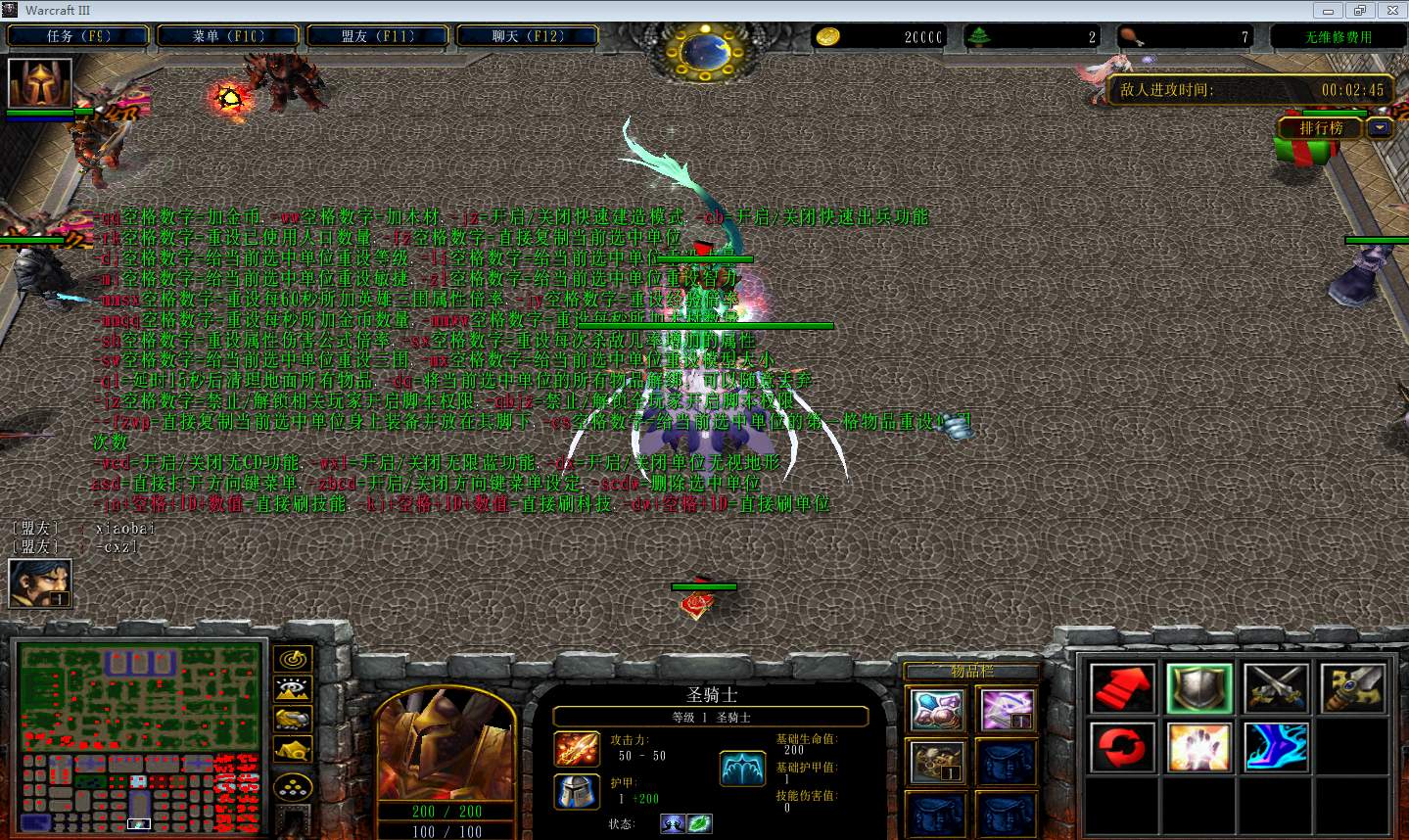Cast the glowing hand Holy Light ability
The height and width of the screenshot is (840, 1409).
click(1199, 747)
